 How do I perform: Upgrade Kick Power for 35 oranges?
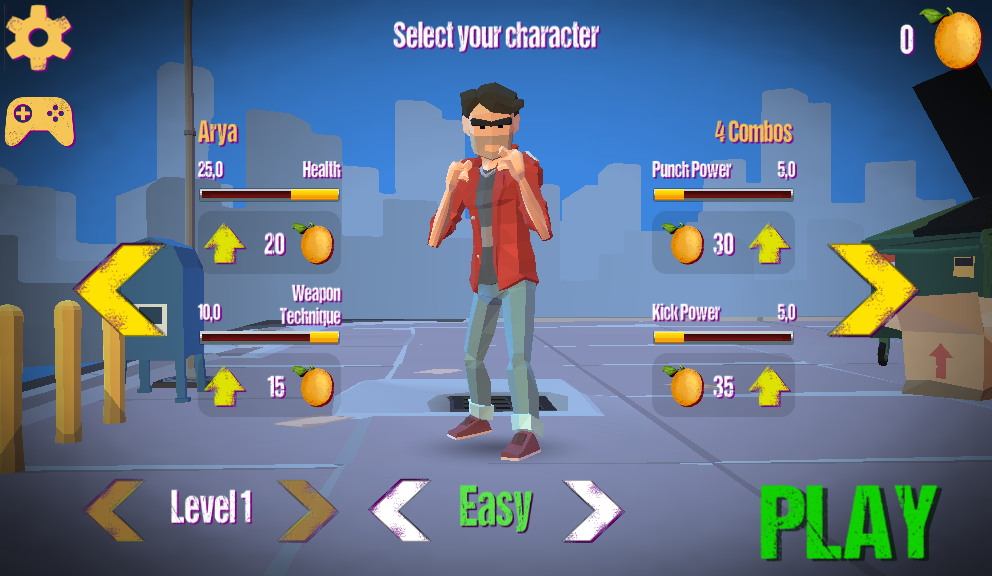(768, 386)
